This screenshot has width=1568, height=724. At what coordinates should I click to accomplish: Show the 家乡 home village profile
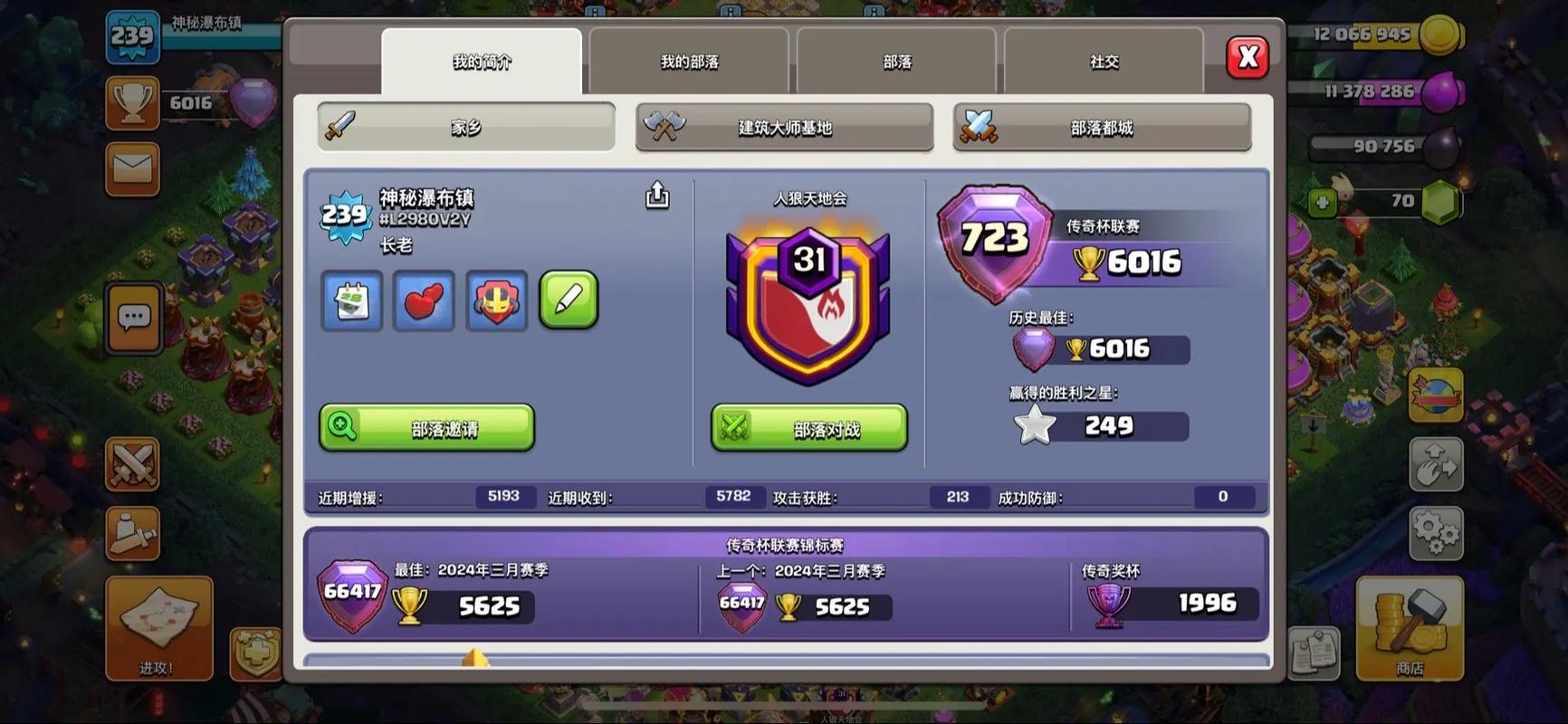pyautogui.click(x=466, y=127)
